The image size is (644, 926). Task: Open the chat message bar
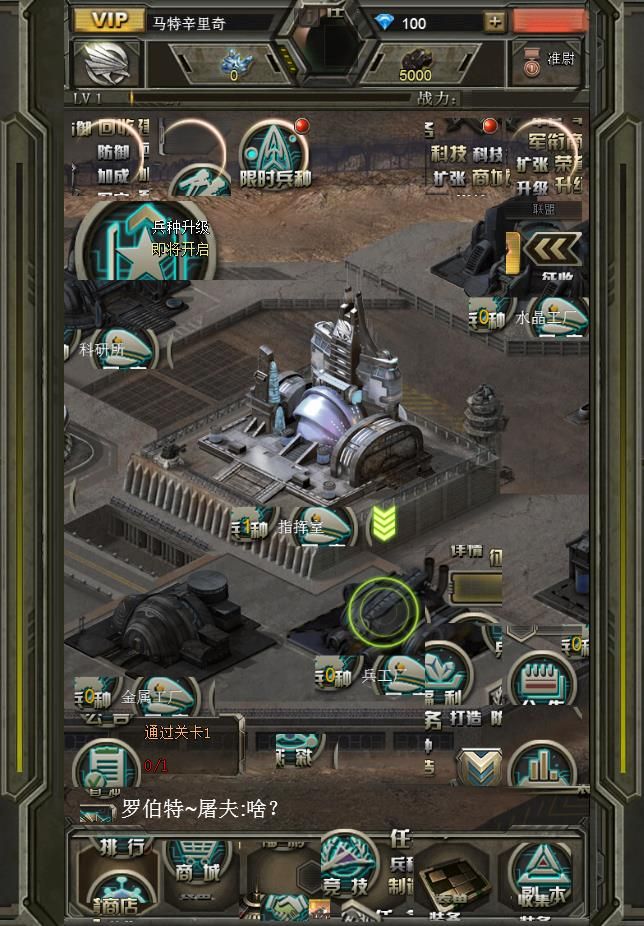tap(300, 808)
